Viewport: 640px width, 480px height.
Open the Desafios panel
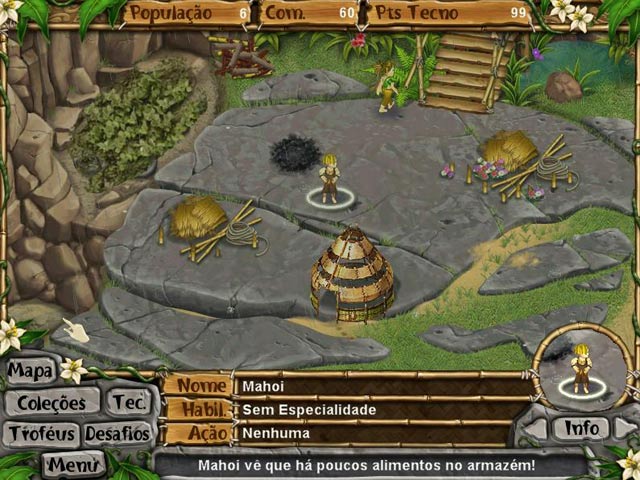pos(117,435)
